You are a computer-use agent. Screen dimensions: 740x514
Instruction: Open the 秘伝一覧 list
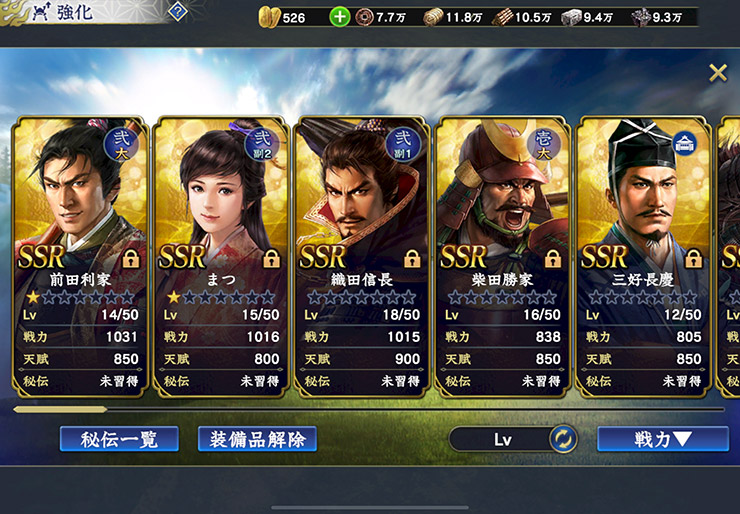[118, 439]
